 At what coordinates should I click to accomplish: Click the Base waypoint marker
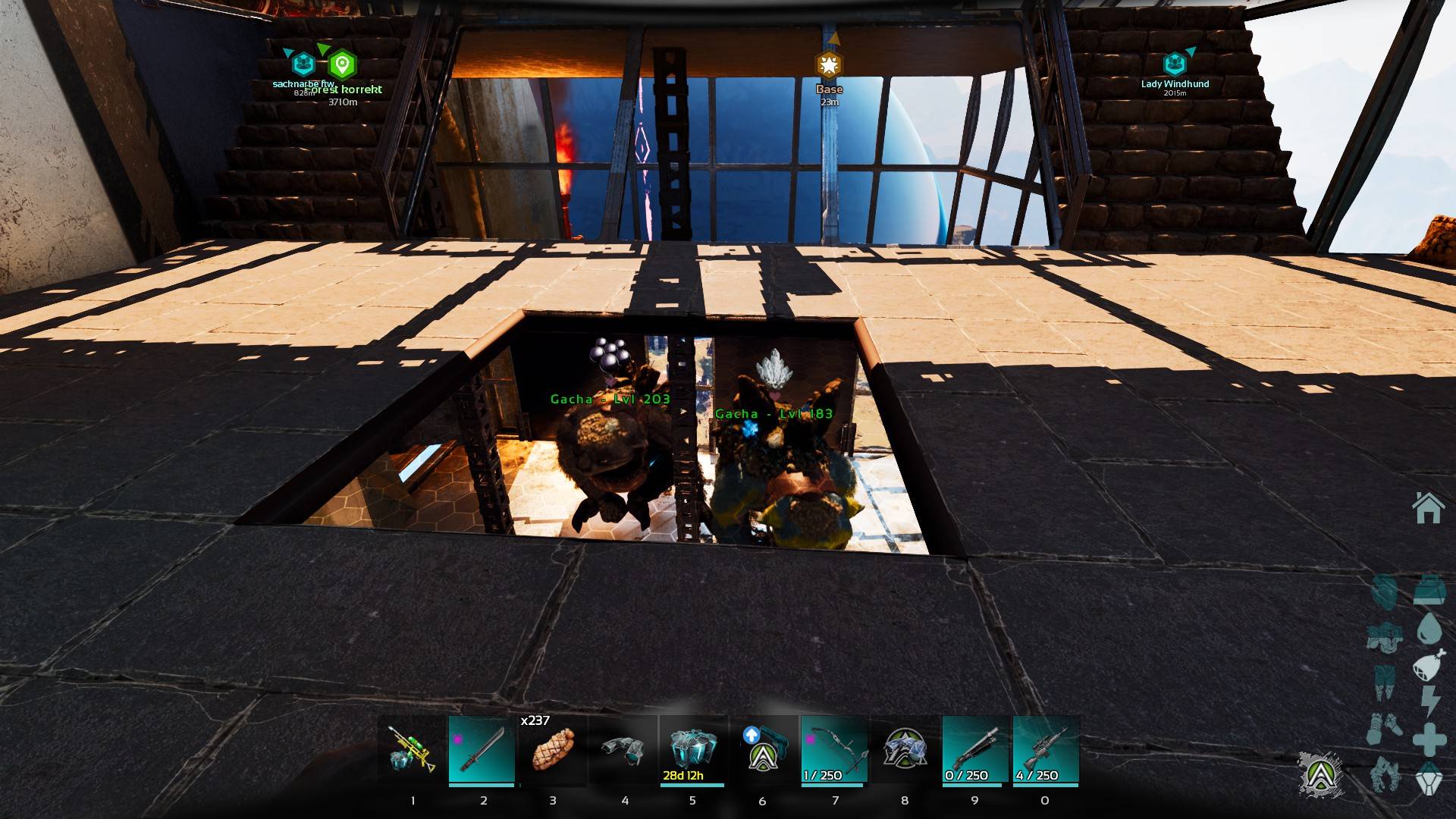pyautogui.click(x=829, y=65)
